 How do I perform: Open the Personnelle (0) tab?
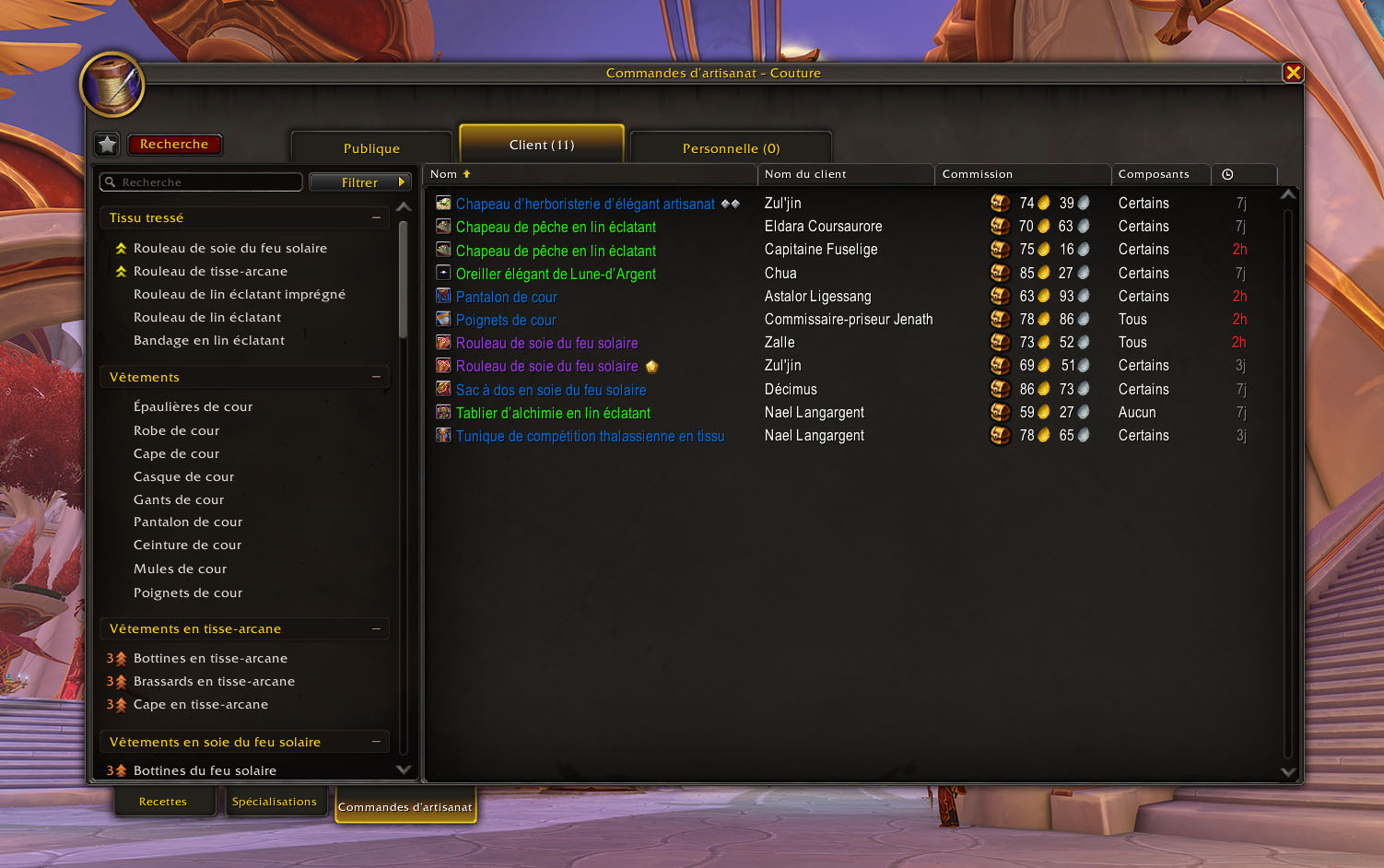(731, 148)
